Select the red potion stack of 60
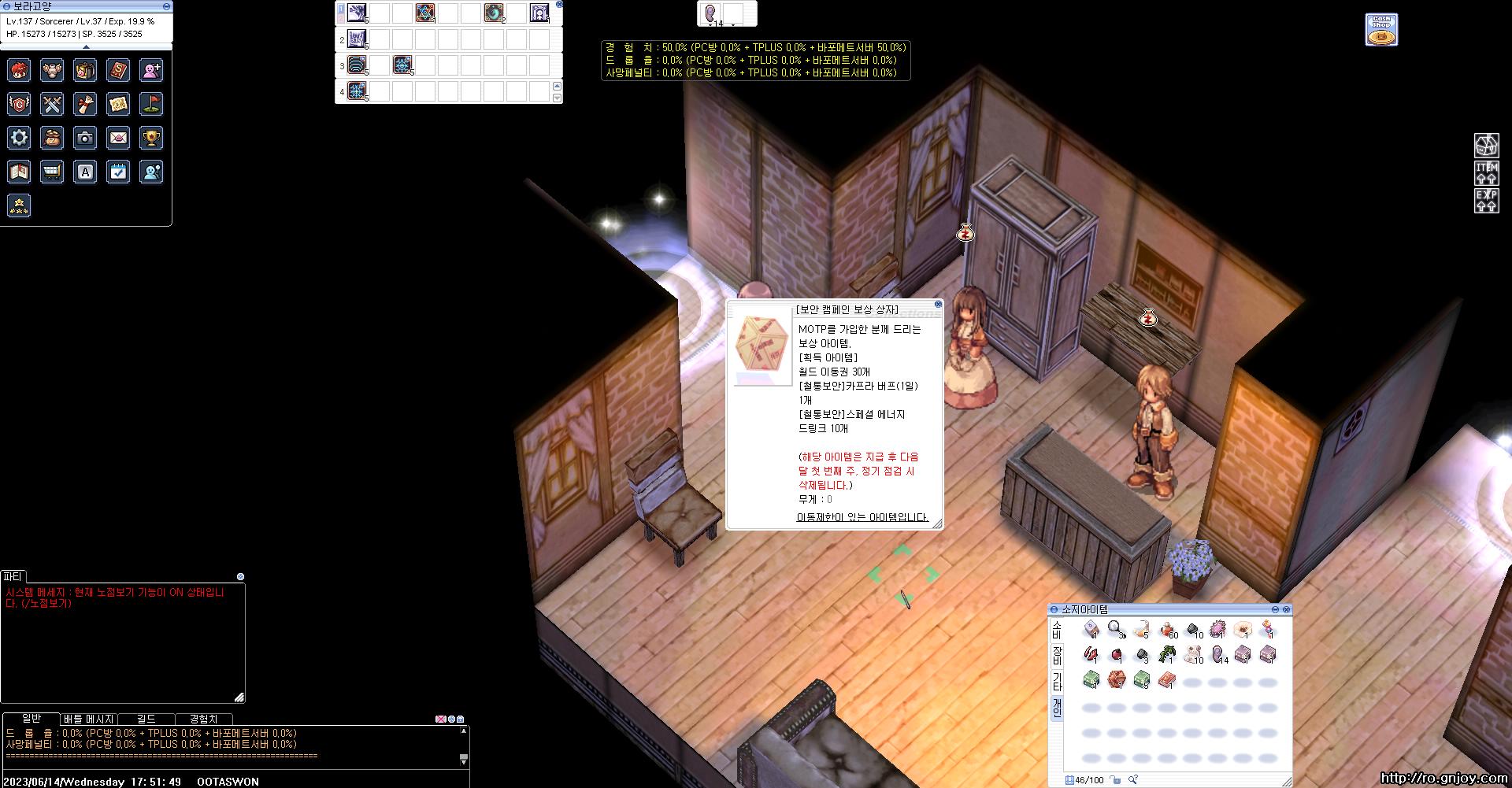The width and height of the screenshot is (1512, 788). [x=1167, y=630]
